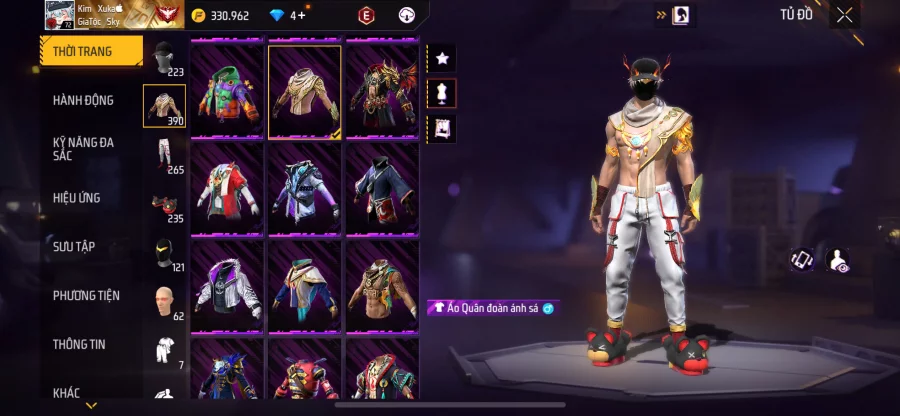Open the Hiệu Ứng menu section
The height and width of the screenshot is (416, 900).
point(77,198)
